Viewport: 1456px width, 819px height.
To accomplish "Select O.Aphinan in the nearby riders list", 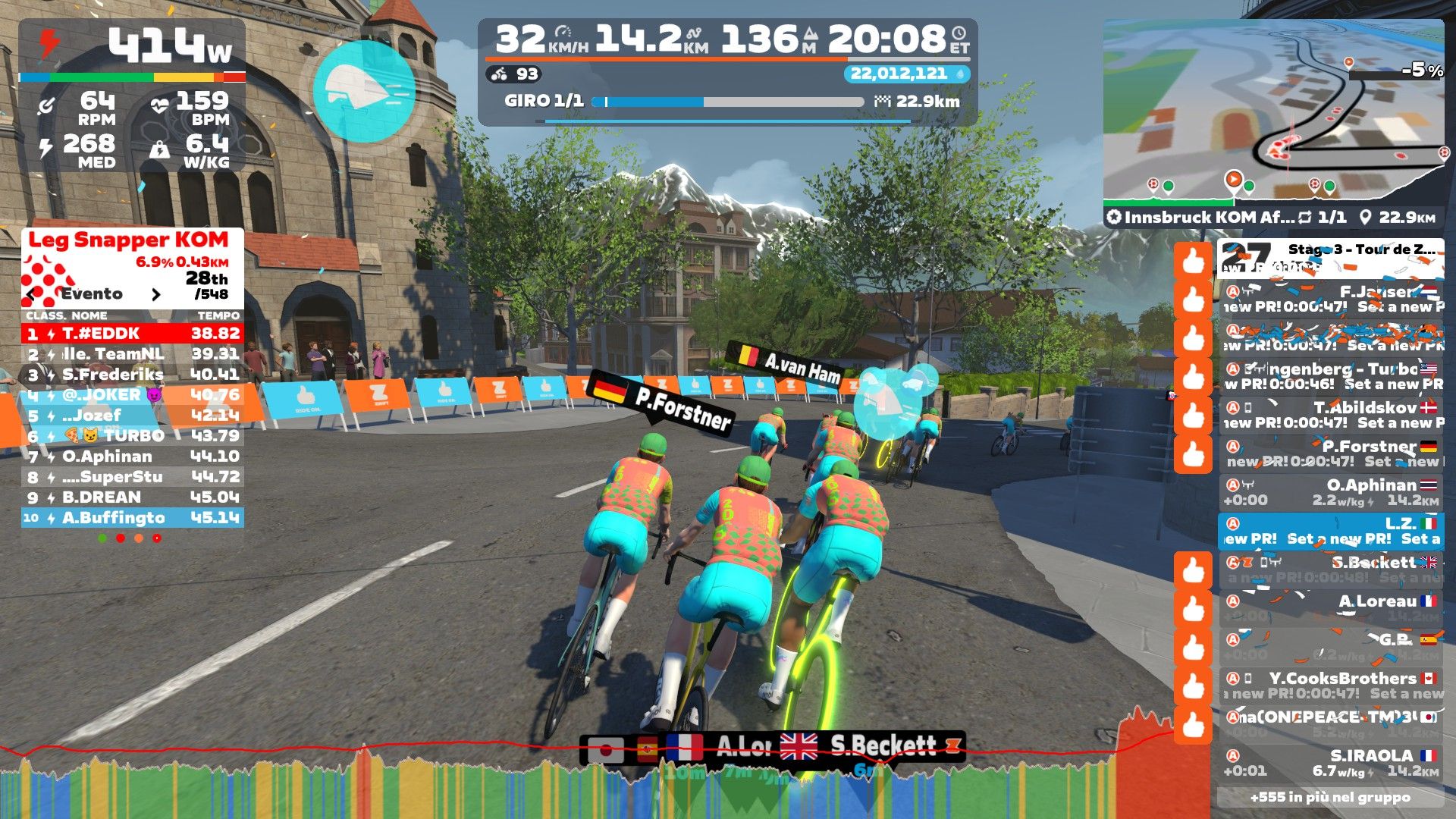I will coord(1331,492).
